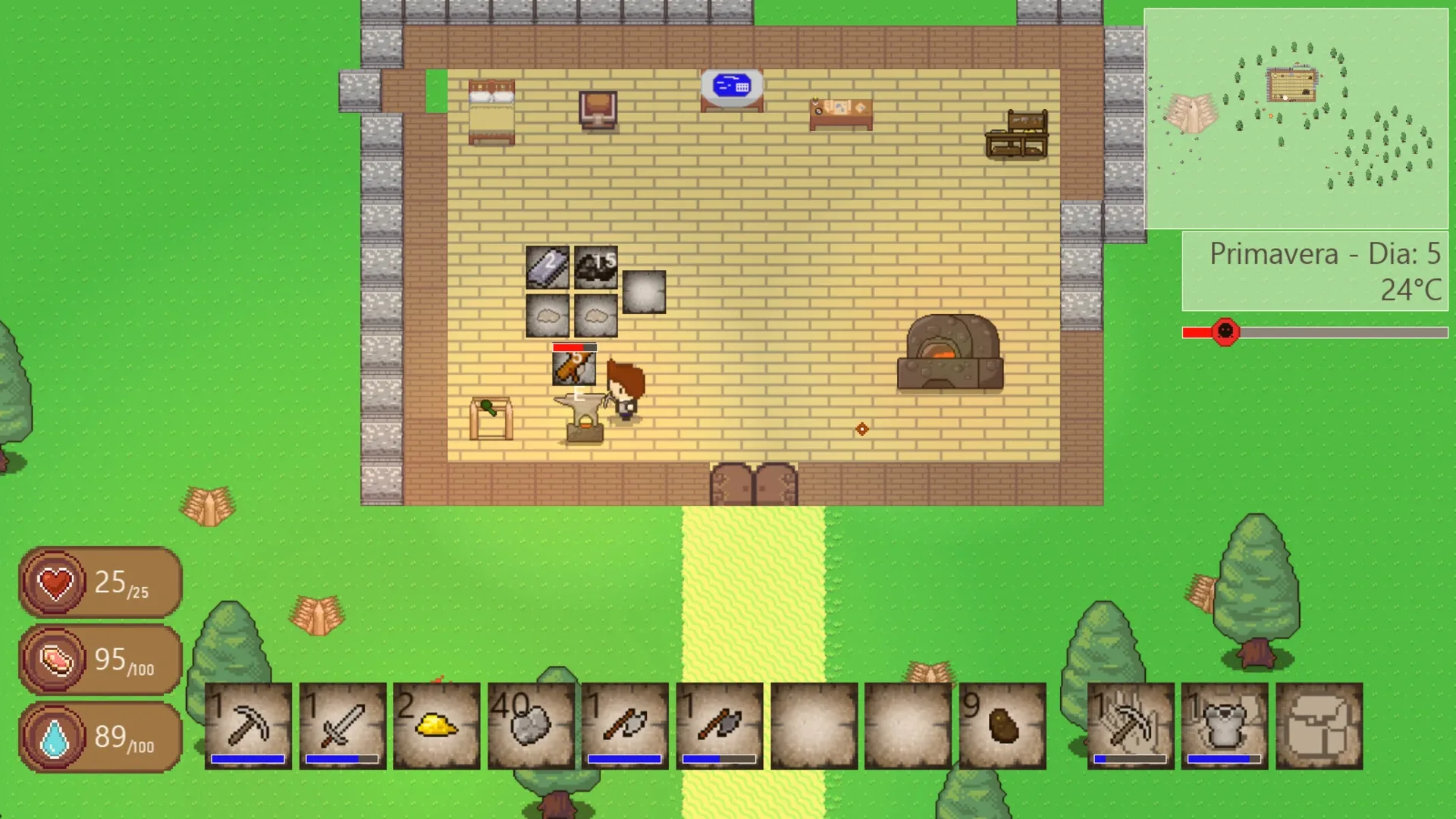Select the potato stack of 9

(x=1003, y=726)
